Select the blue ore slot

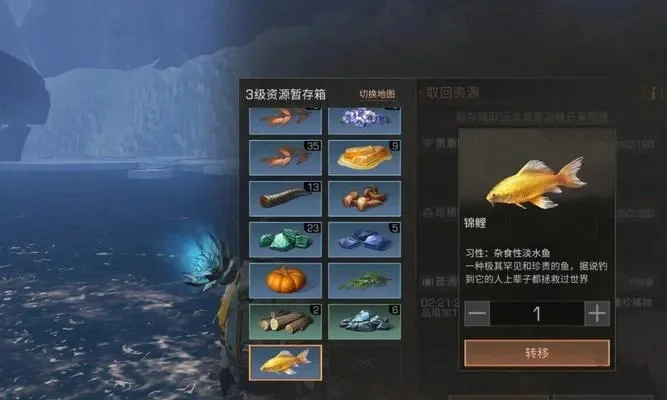coord(365,239)
